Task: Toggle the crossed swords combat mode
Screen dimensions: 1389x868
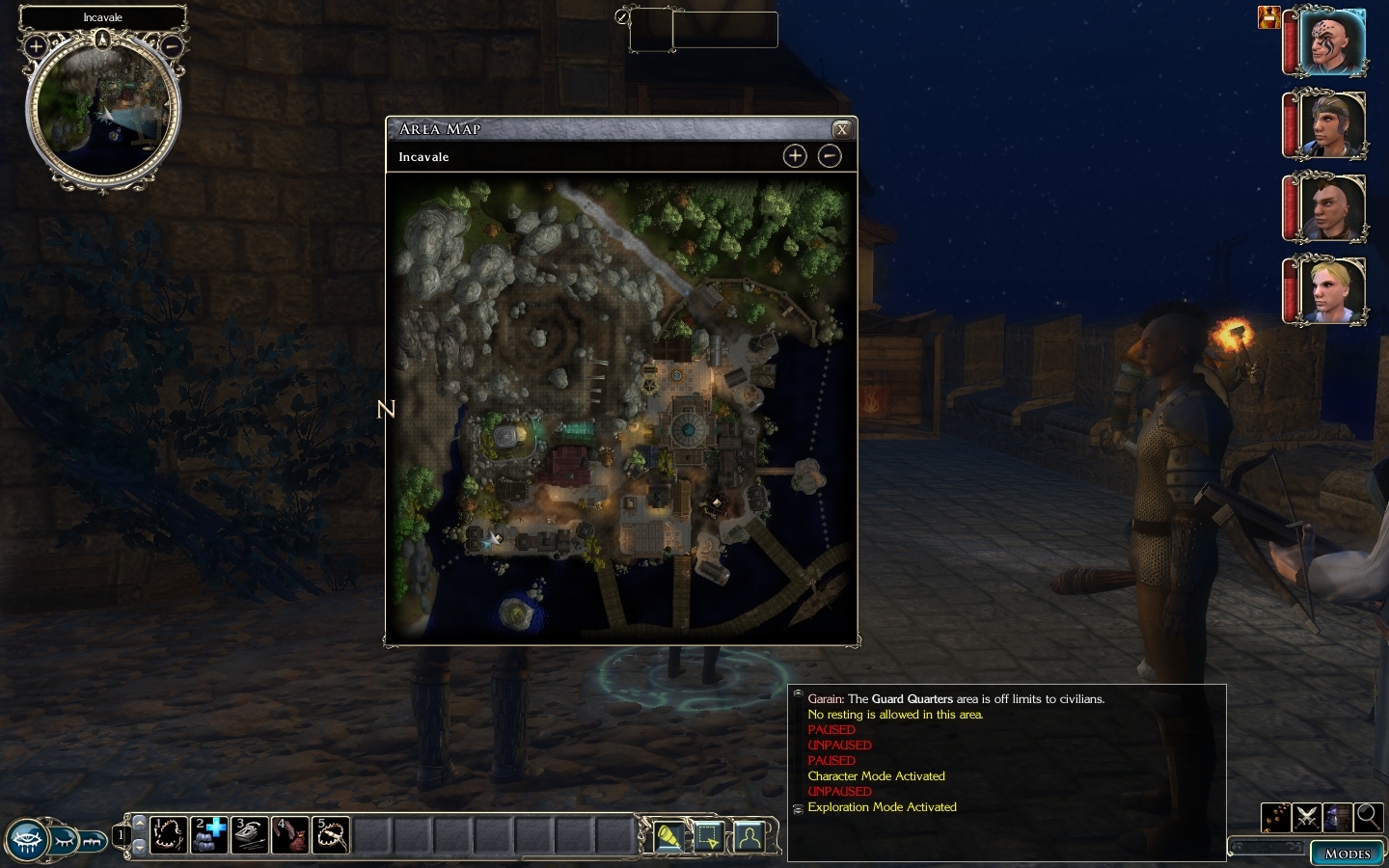Action: 1306,818
